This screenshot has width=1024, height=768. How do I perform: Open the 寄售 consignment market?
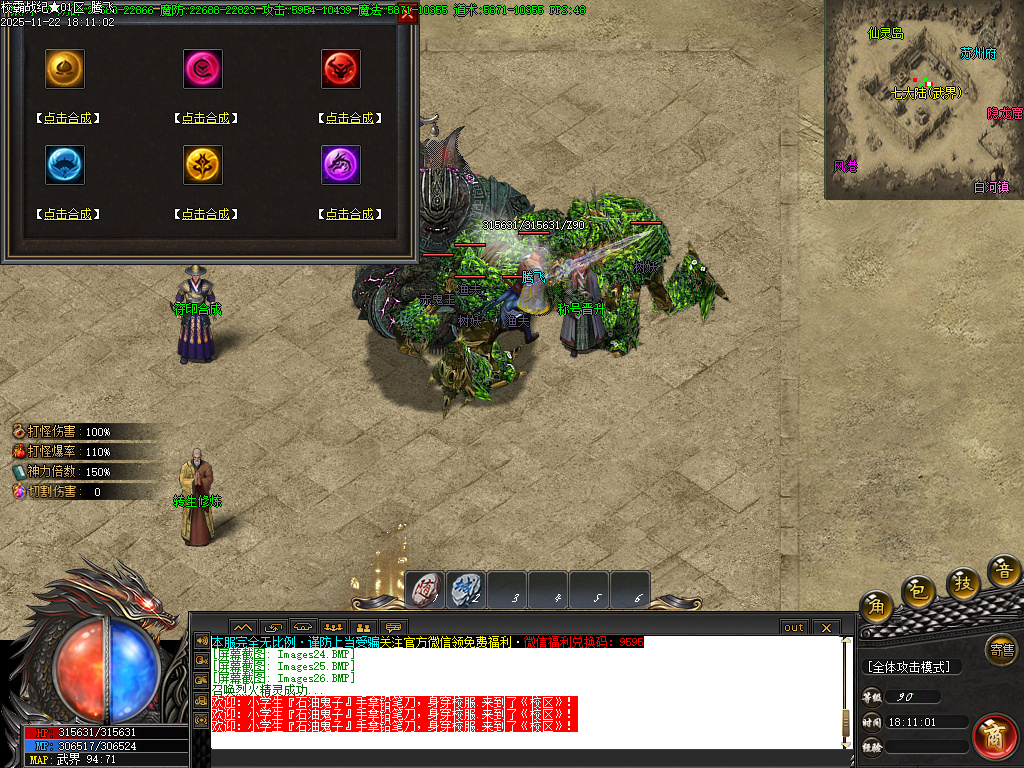tap(1001, 649)
